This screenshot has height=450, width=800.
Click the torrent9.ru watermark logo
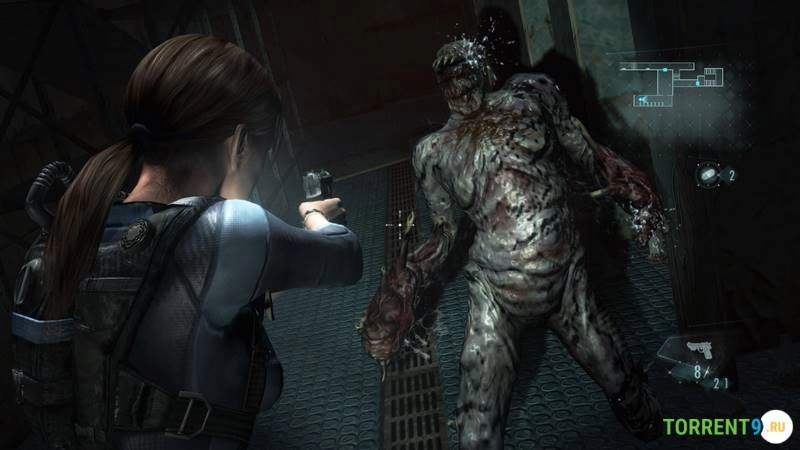pyautogui.click(x=727, y=427)
